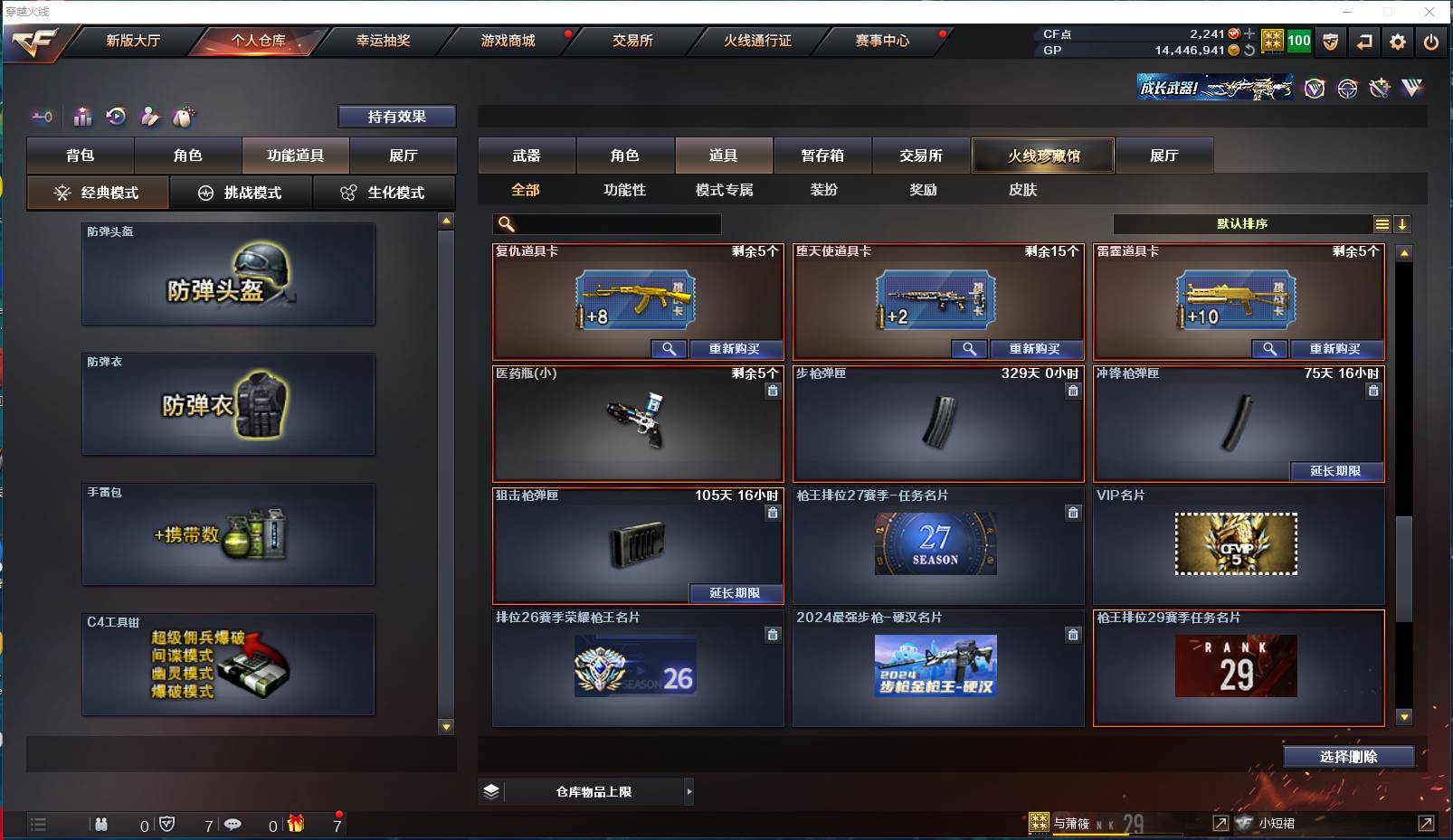Click the 重新购买 button on 雷霆道具卡

pos(1338,349)
